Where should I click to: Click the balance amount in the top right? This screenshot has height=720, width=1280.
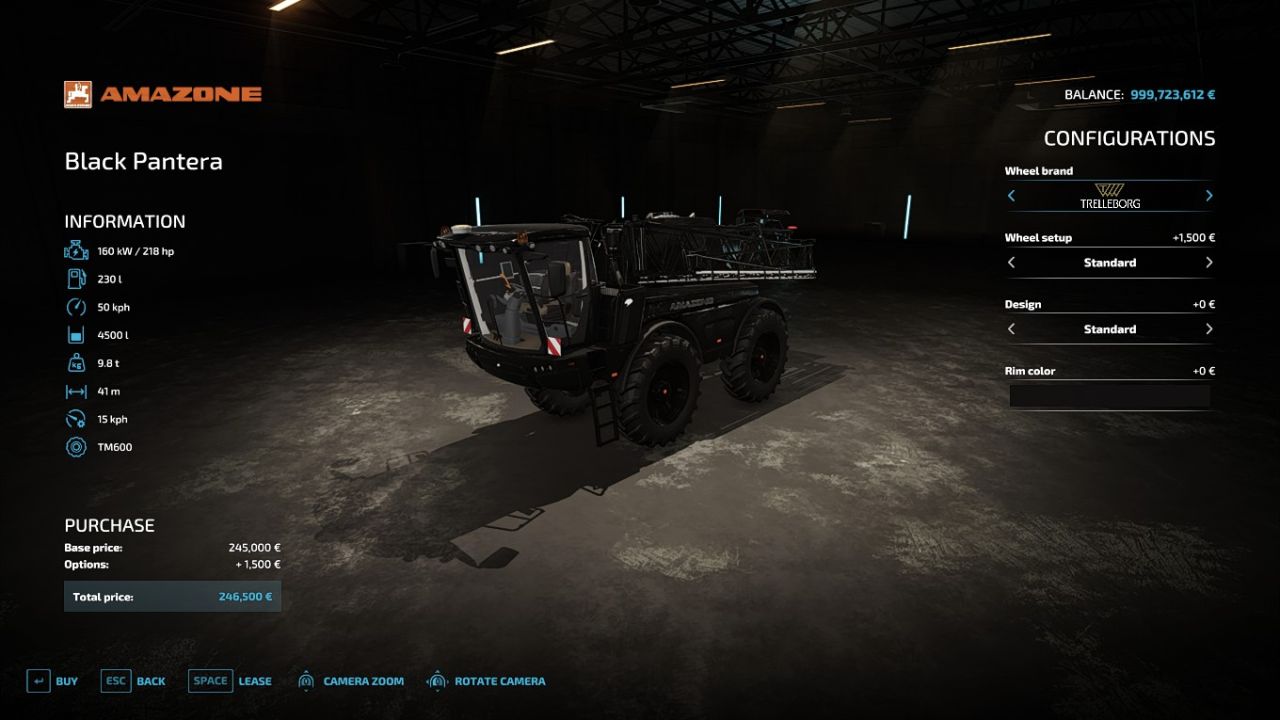(x=1176, y=93)
